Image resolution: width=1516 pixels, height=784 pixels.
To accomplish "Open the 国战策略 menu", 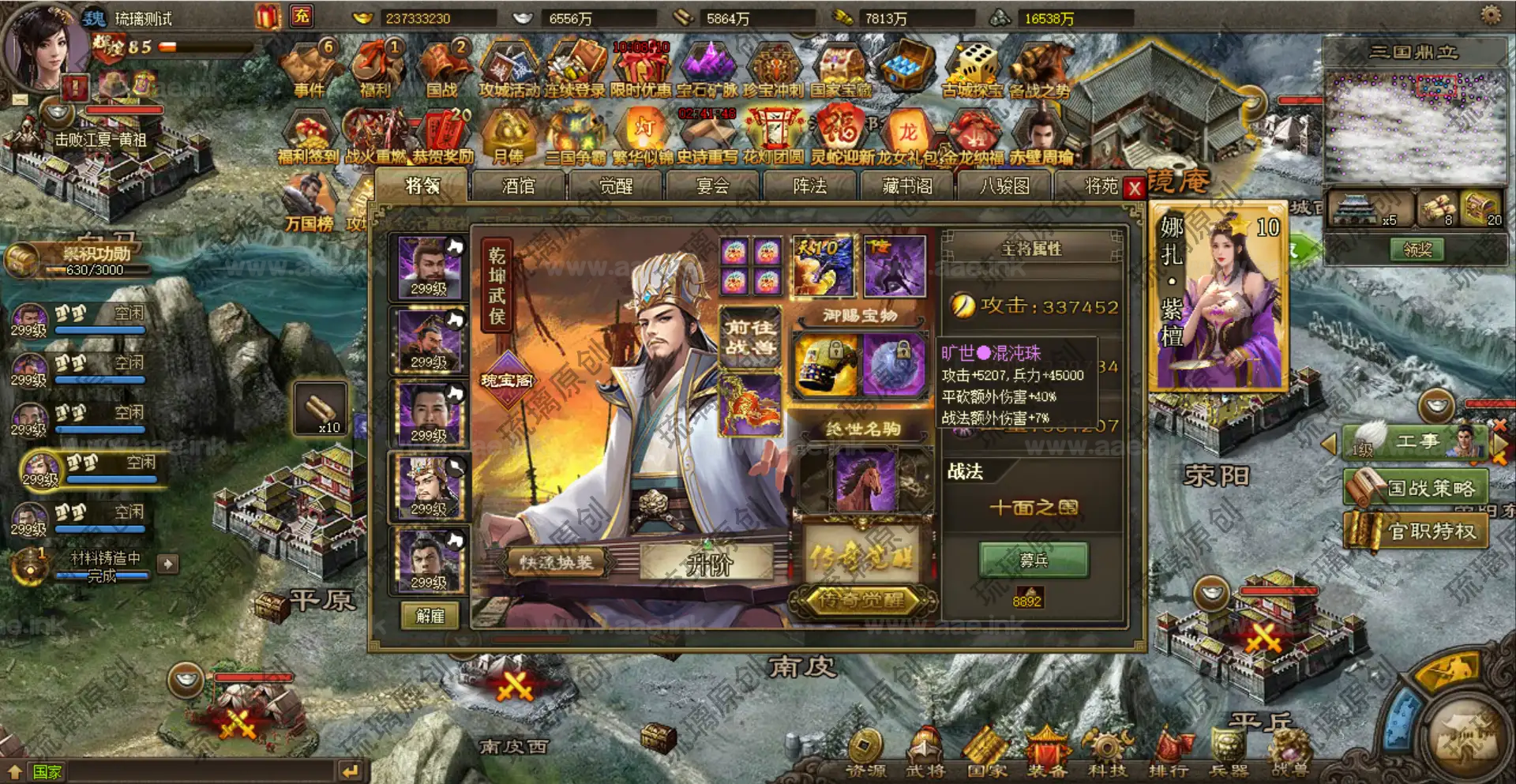I will pos(1417,488).
